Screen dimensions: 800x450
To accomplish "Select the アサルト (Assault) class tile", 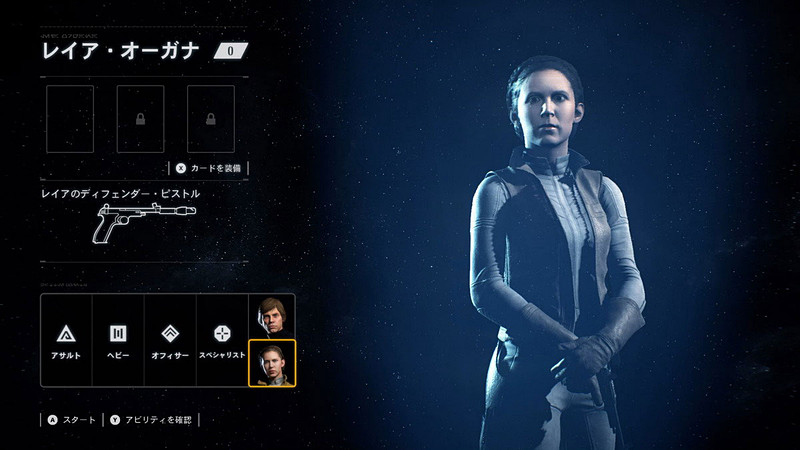I will (69, 340).
